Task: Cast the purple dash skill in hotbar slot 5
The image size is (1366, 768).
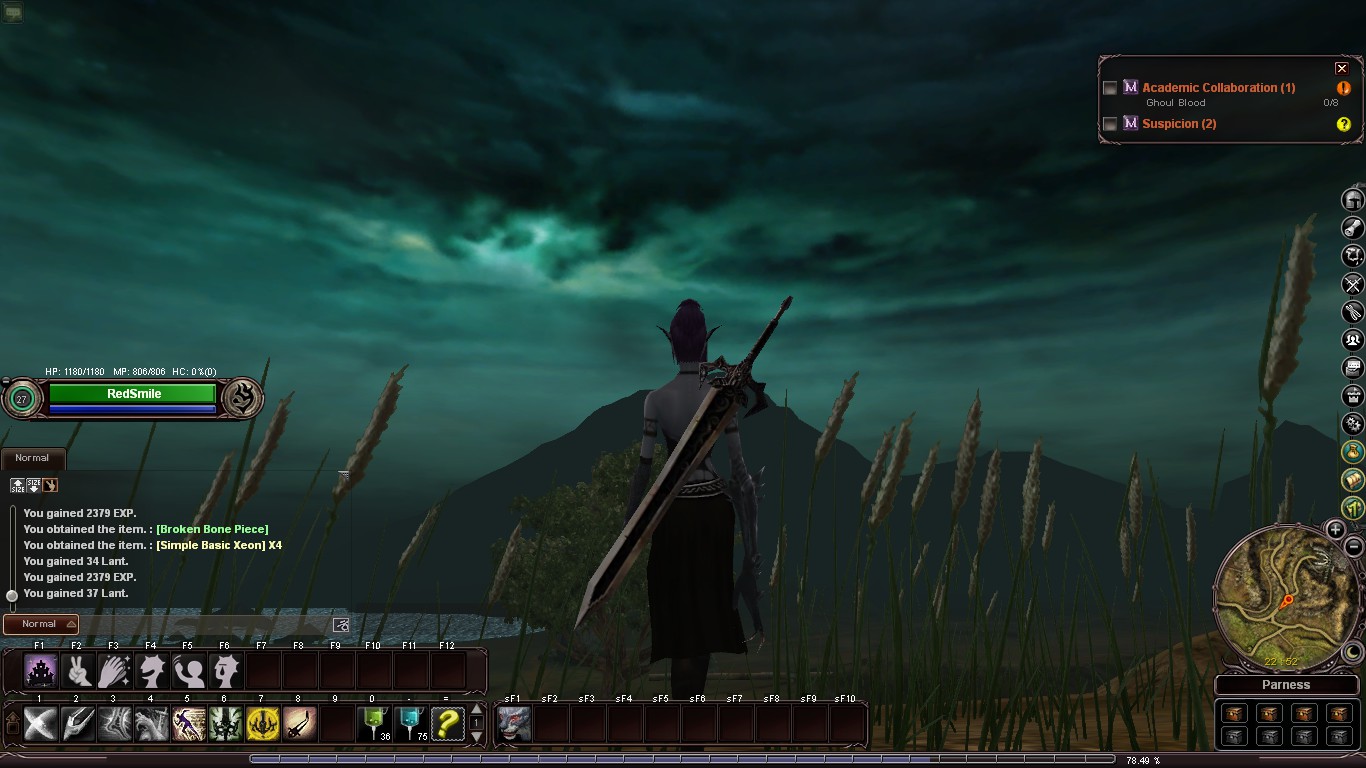Action: (188, 723)
